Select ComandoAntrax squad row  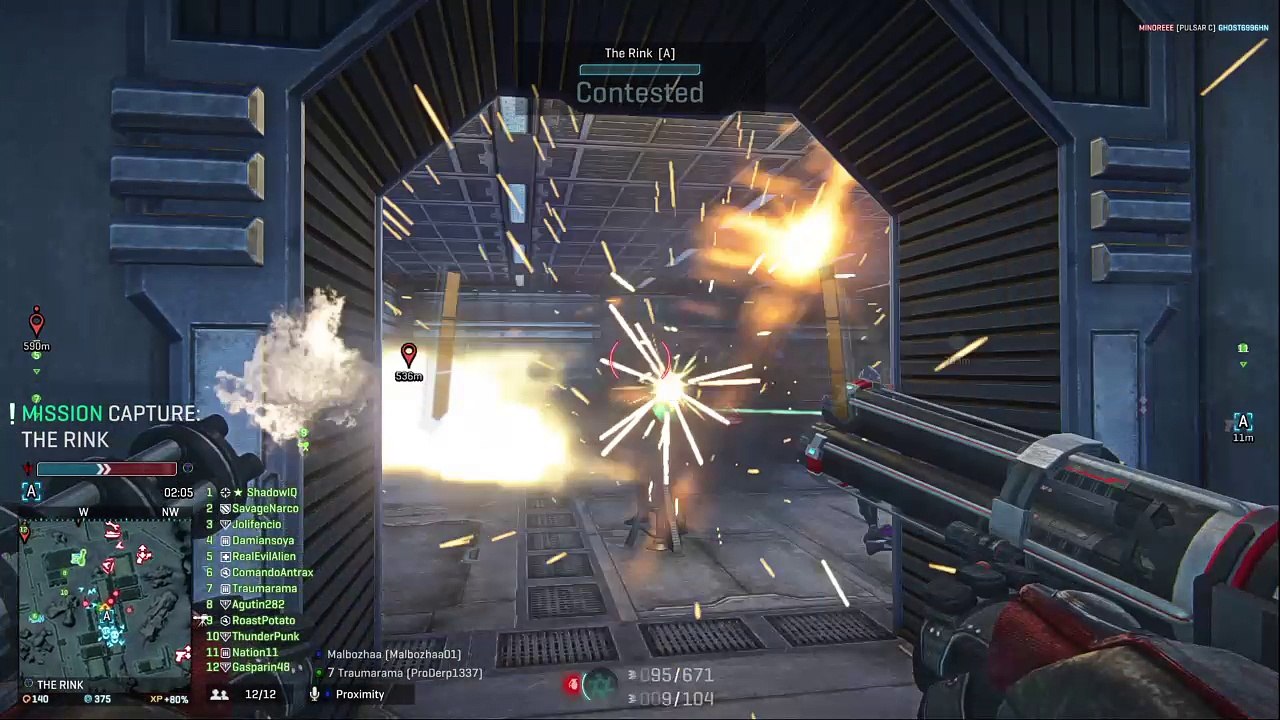coord(272,573)
